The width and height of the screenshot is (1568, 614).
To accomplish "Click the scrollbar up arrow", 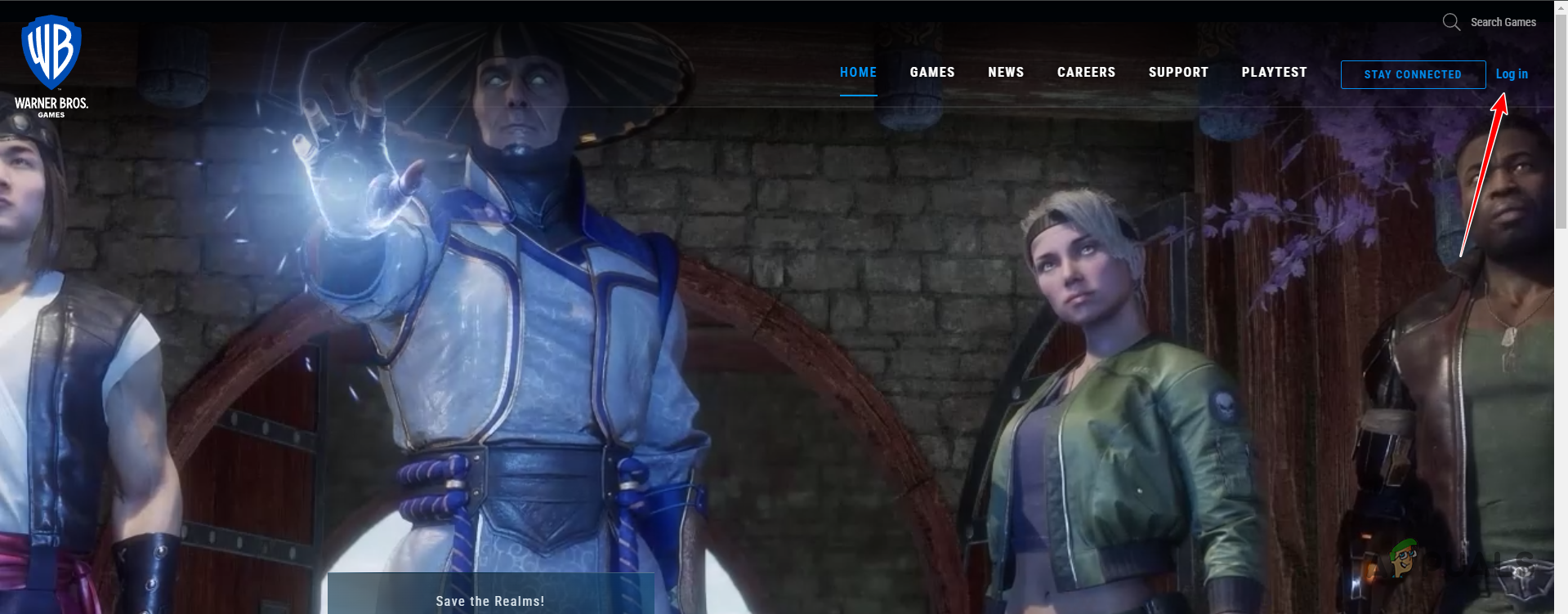I will (x=1561, y=7).
